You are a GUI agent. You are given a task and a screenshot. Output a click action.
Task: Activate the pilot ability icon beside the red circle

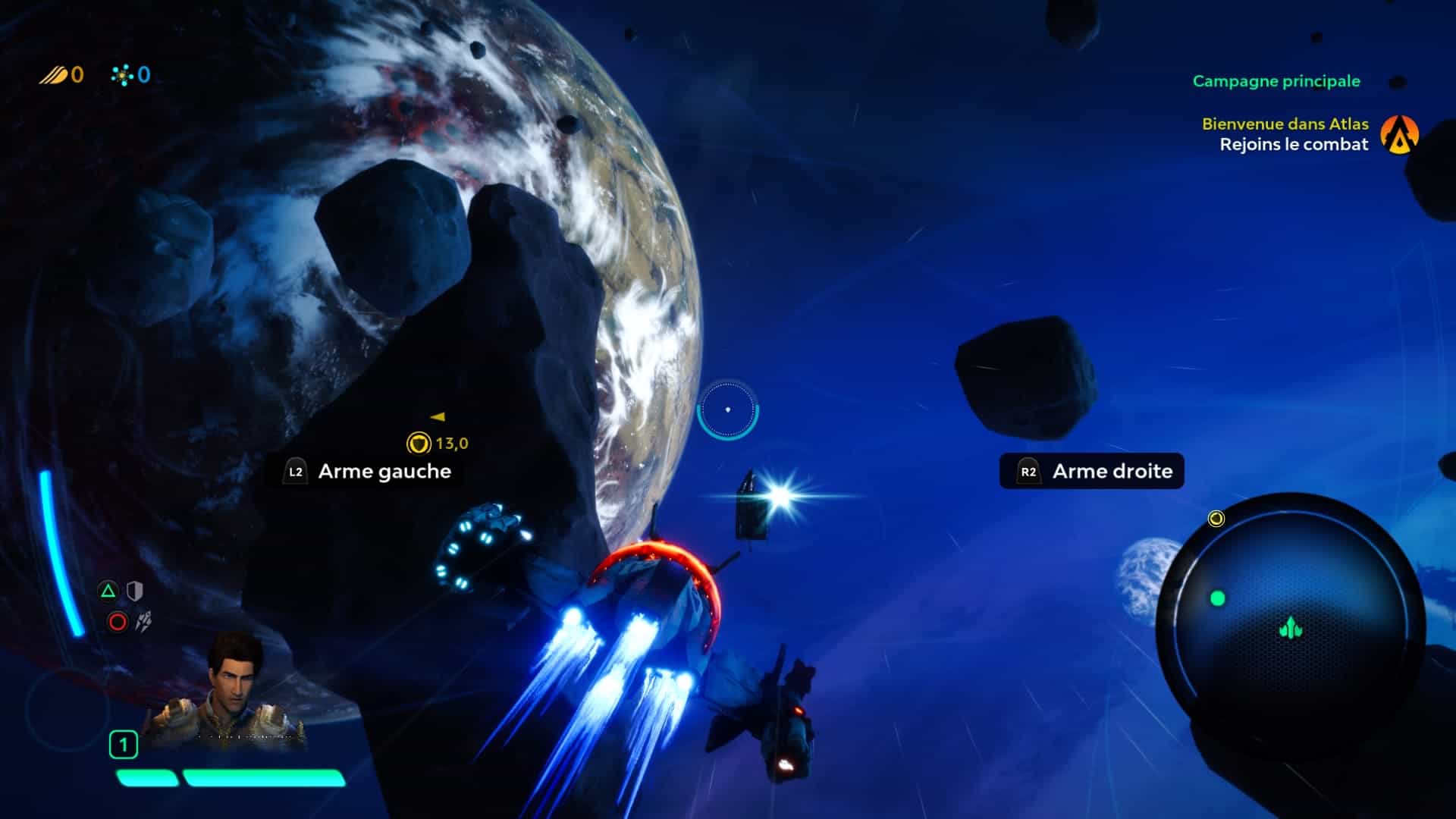(x=143, y=622)
